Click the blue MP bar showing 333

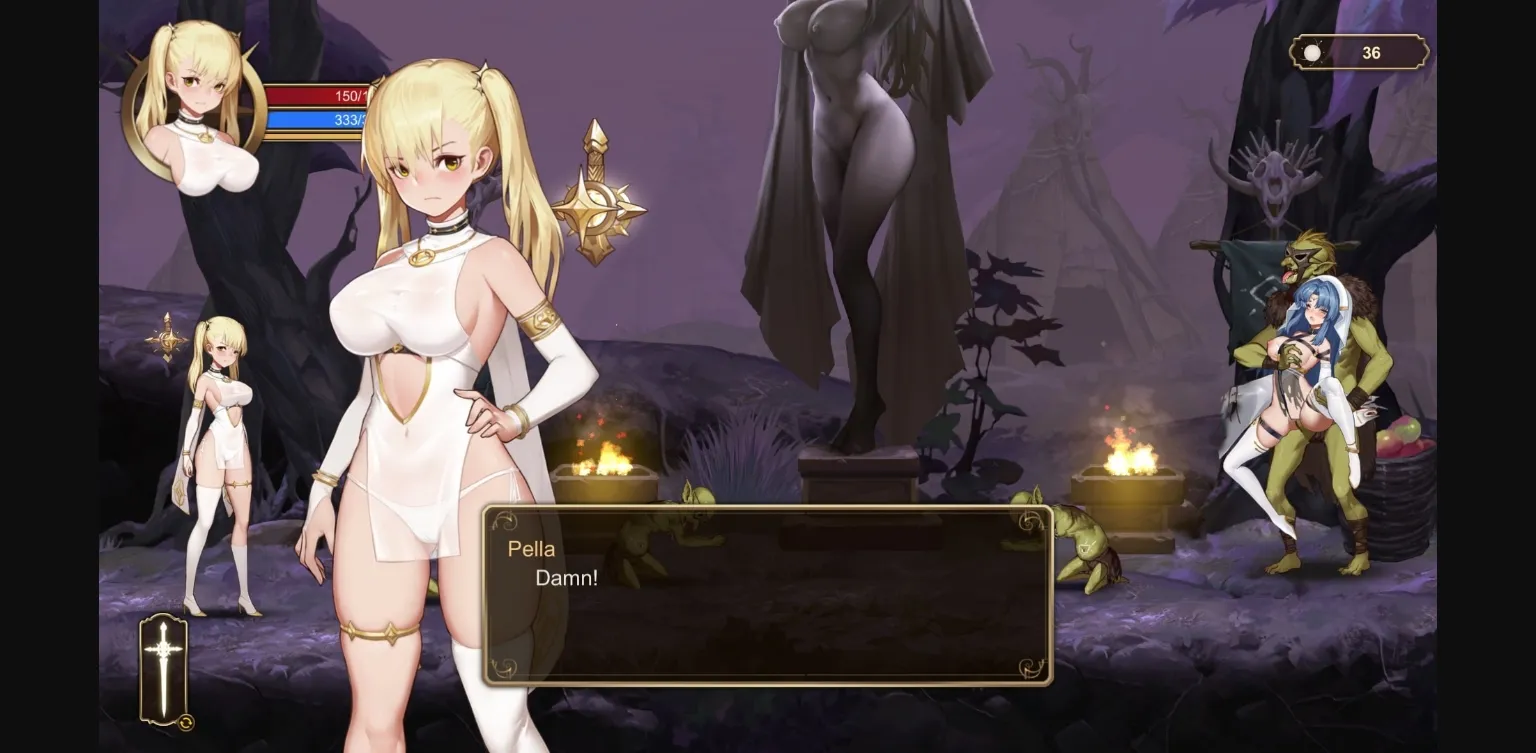pos(317,121)
